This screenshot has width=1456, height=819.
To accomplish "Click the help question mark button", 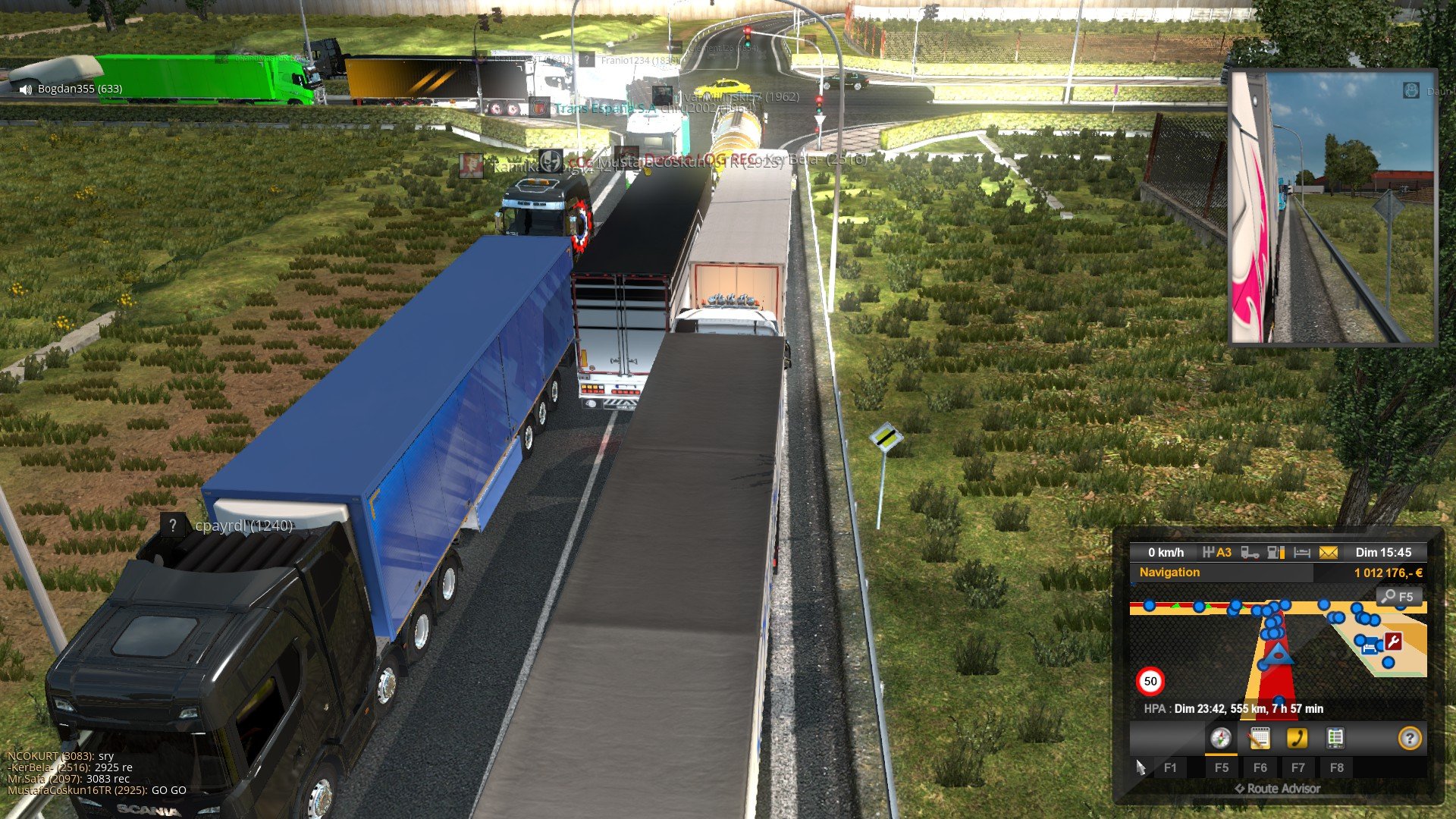I will tap(1409, 738).
